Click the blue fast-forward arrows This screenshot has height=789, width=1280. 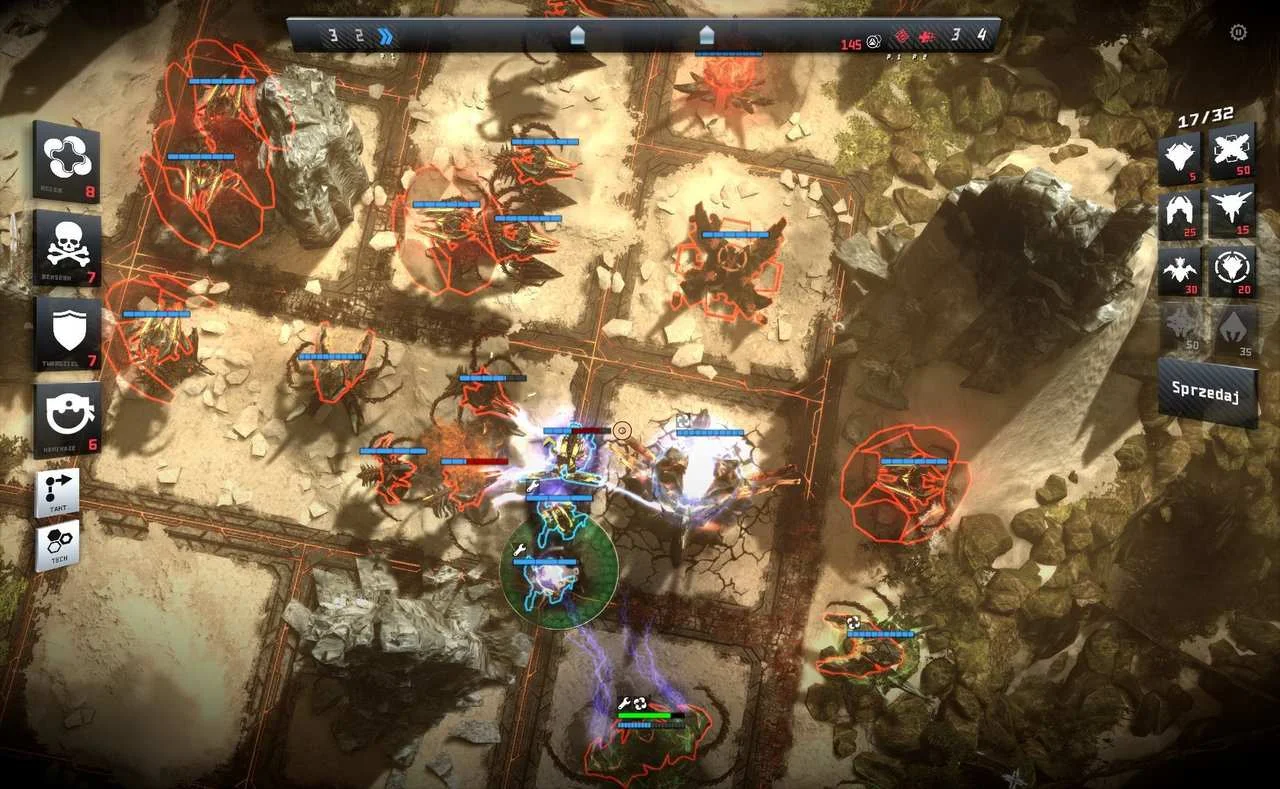(x=385, y=37)
